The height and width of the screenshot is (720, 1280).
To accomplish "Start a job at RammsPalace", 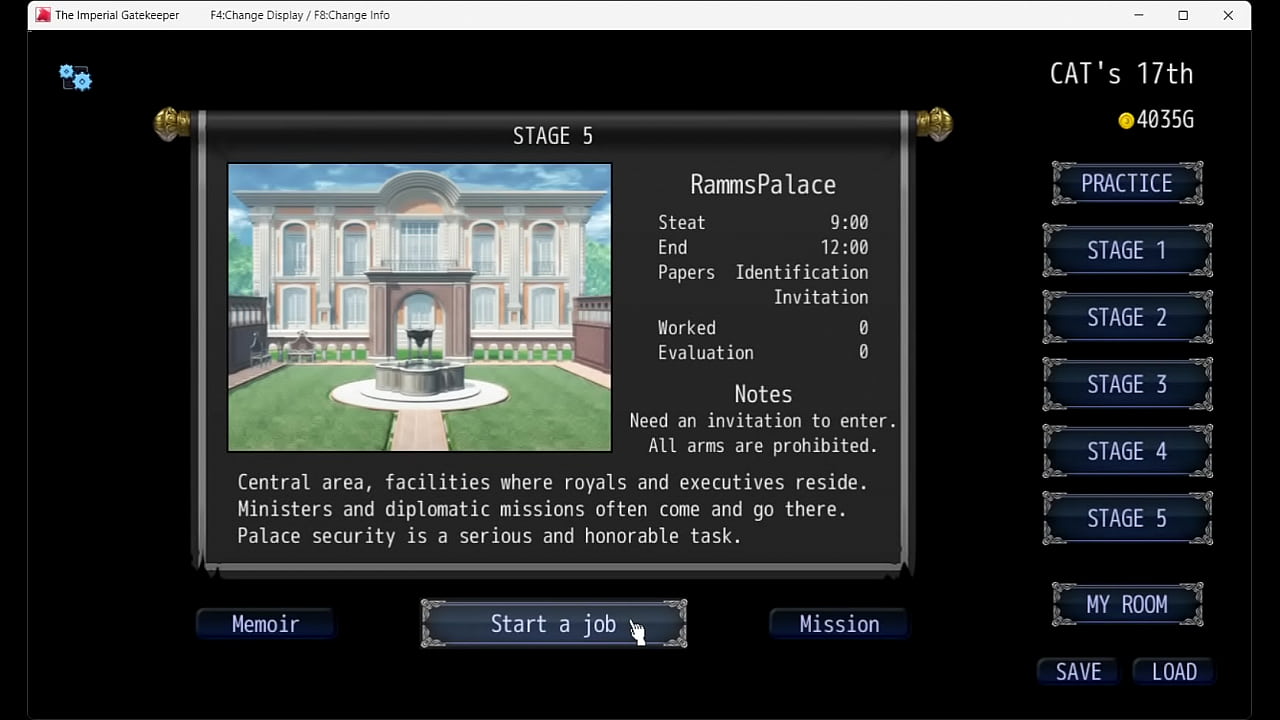I will pos(553,624).
